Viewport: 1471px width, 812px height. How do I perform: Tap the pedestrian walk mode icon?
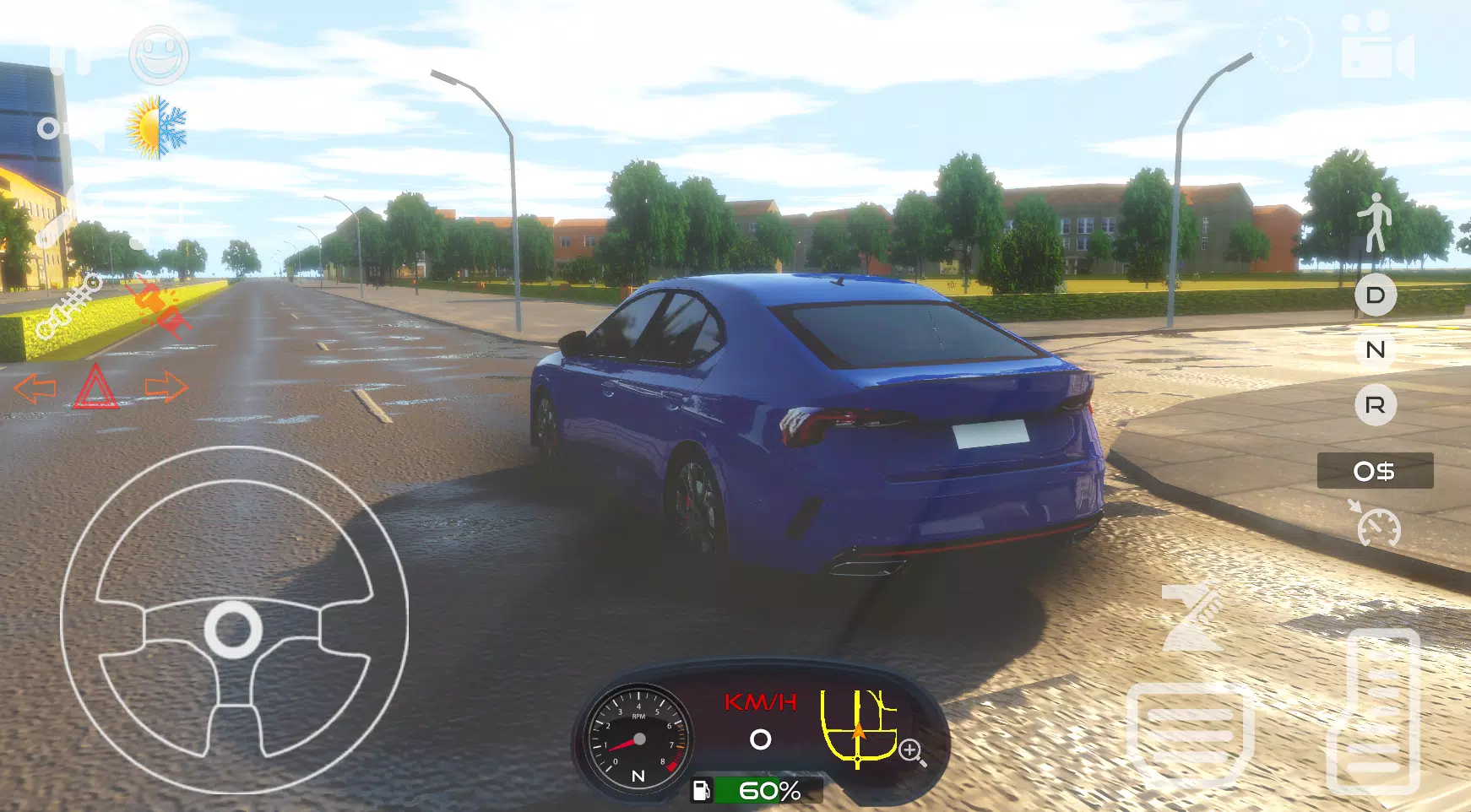click(x=1375, y=224)
